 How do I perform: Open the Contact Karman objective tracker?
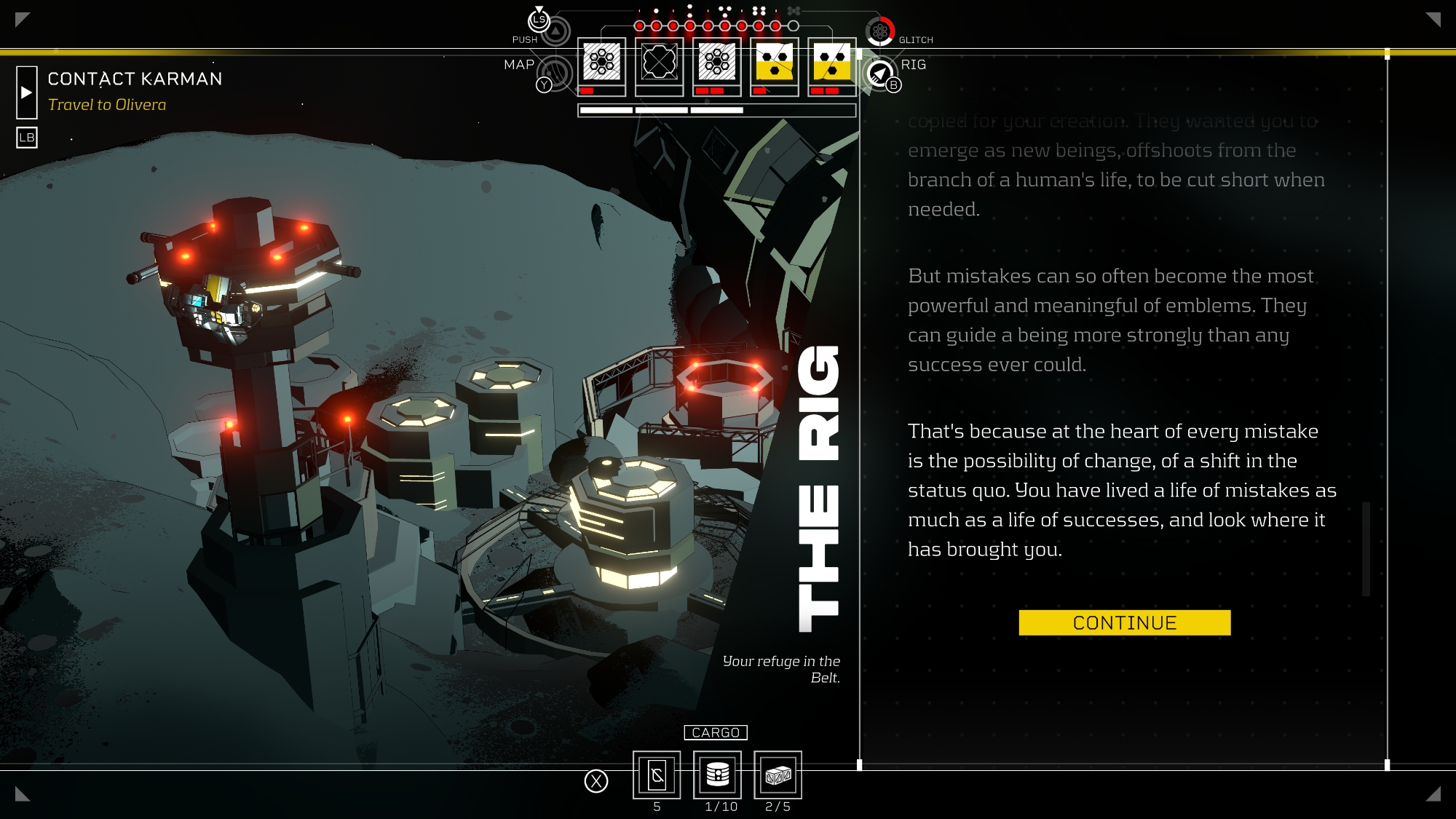coord(135,79)
